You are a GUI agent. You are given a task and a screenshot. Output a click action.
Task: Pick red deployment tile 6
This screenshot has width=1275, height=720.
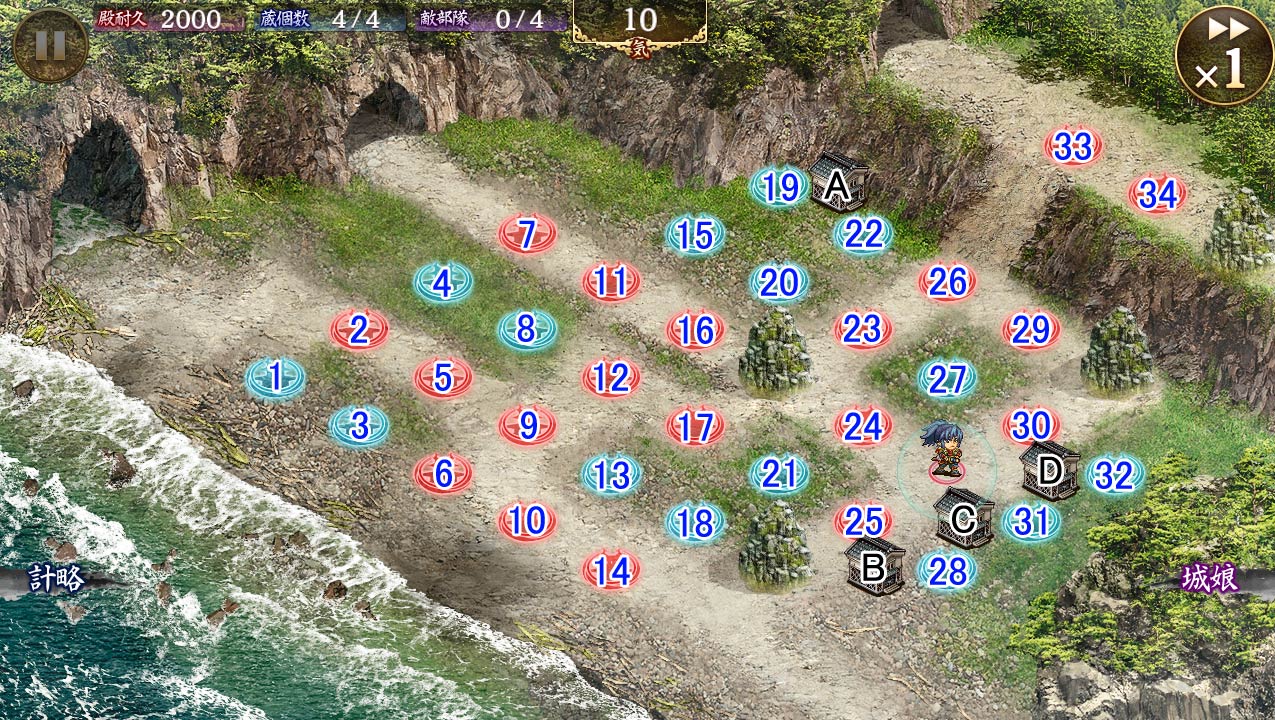coord(443,472)
